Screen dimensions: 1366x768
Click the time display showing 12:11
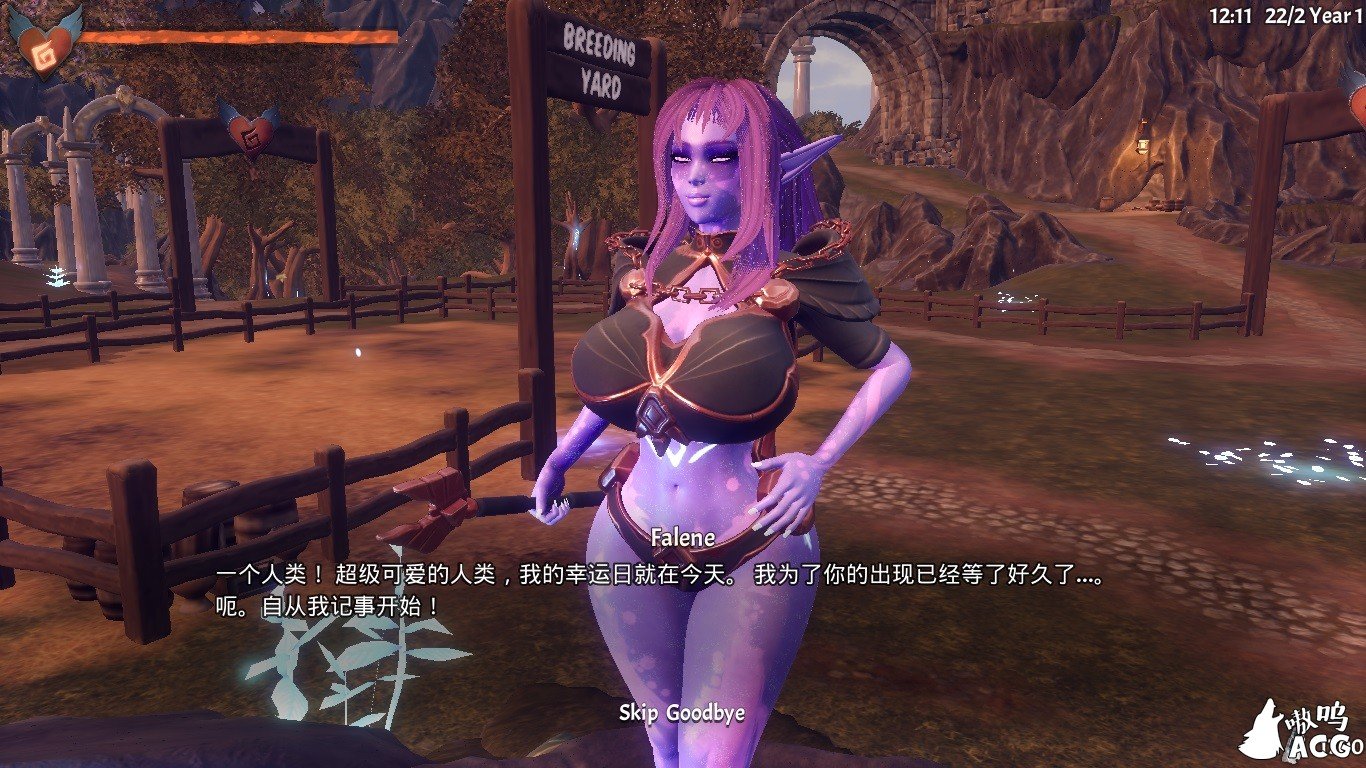pyautogui.click(x=1232, y=12)
